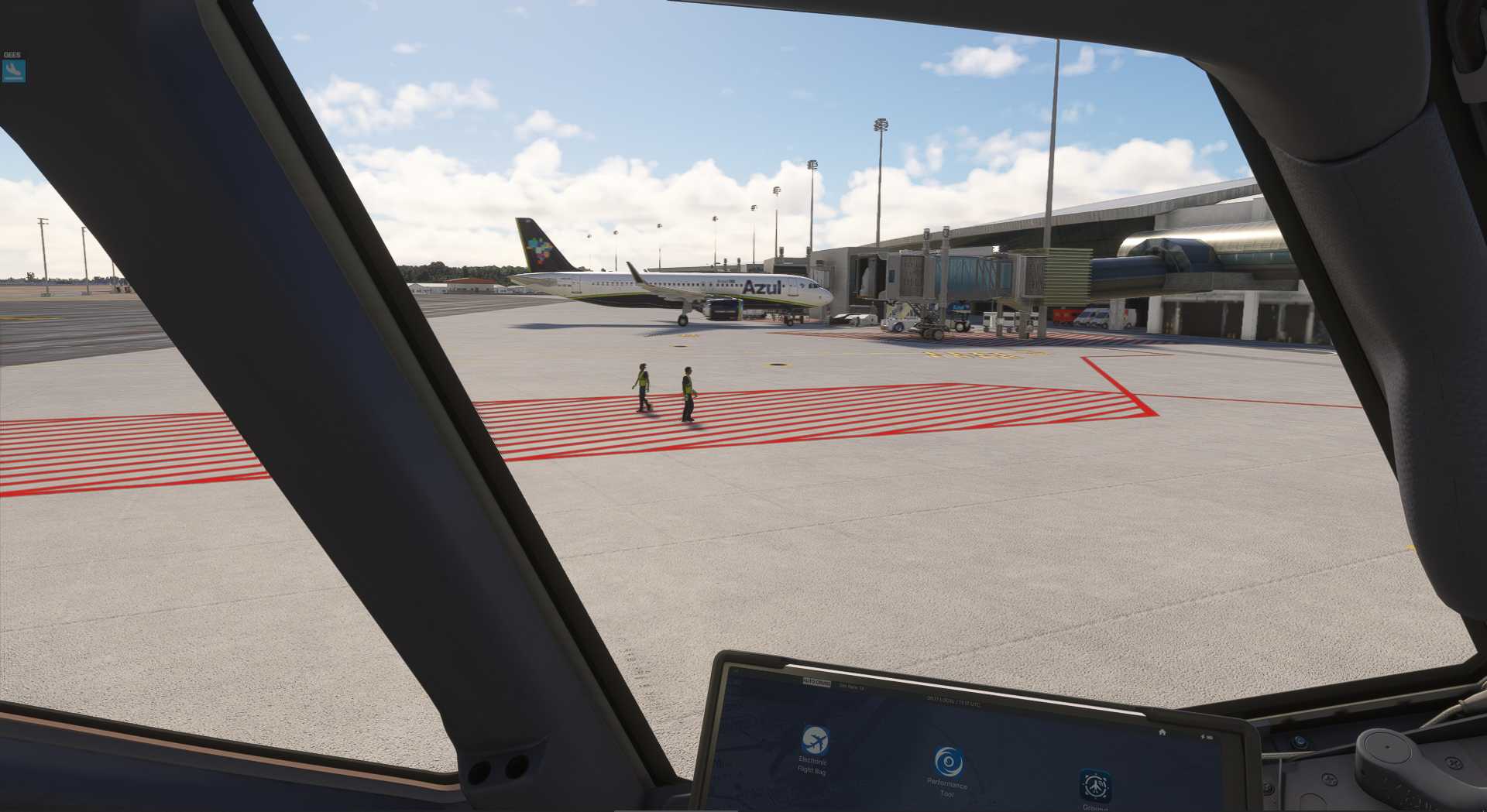This screenshot has height=812, width=1487.
Task: Open the Electronic Flight Bag app
Action: click(x=814, y=741)
